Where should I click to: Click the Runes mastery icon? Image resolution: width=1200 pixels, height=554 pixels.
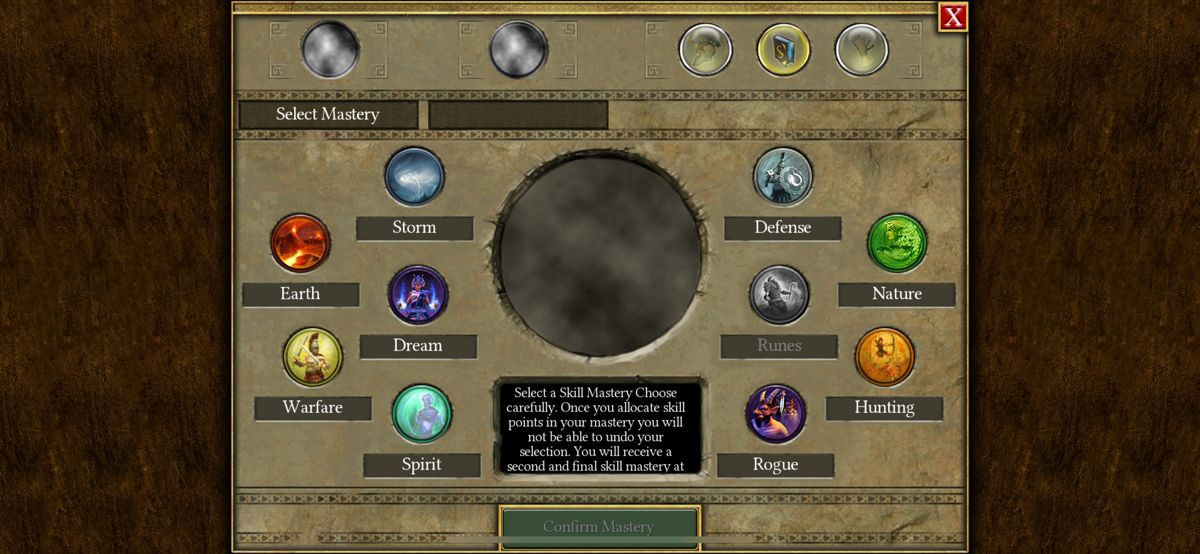click(780, 295)
